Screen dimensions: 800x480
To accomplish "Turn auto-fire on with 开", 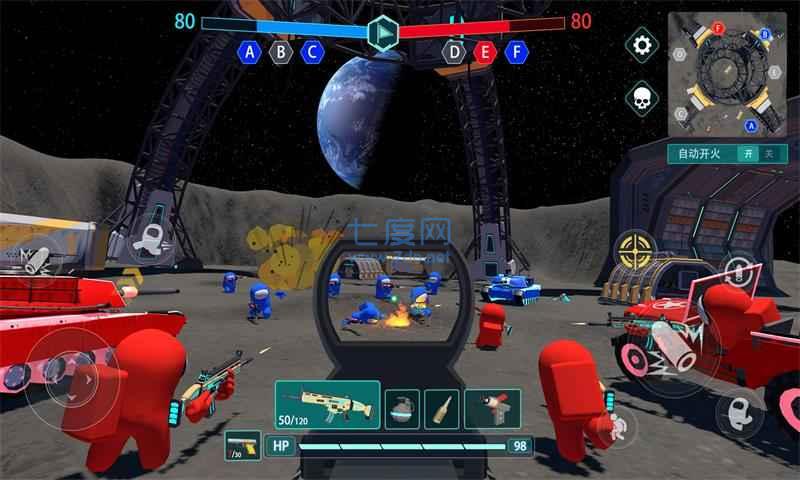I will tap(746, 154).
